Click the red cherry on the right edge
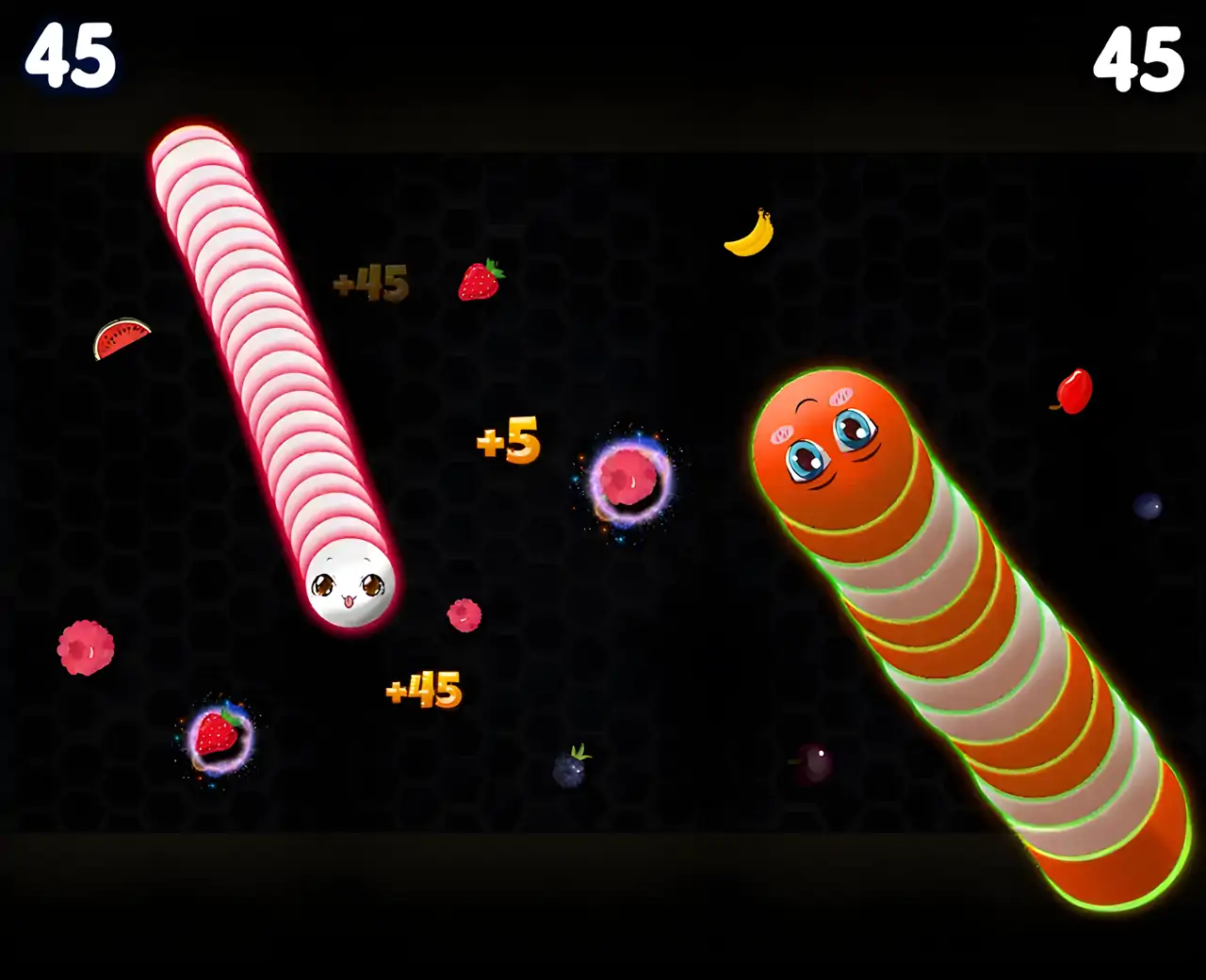1206x980 pixels. pos(1073,388)
